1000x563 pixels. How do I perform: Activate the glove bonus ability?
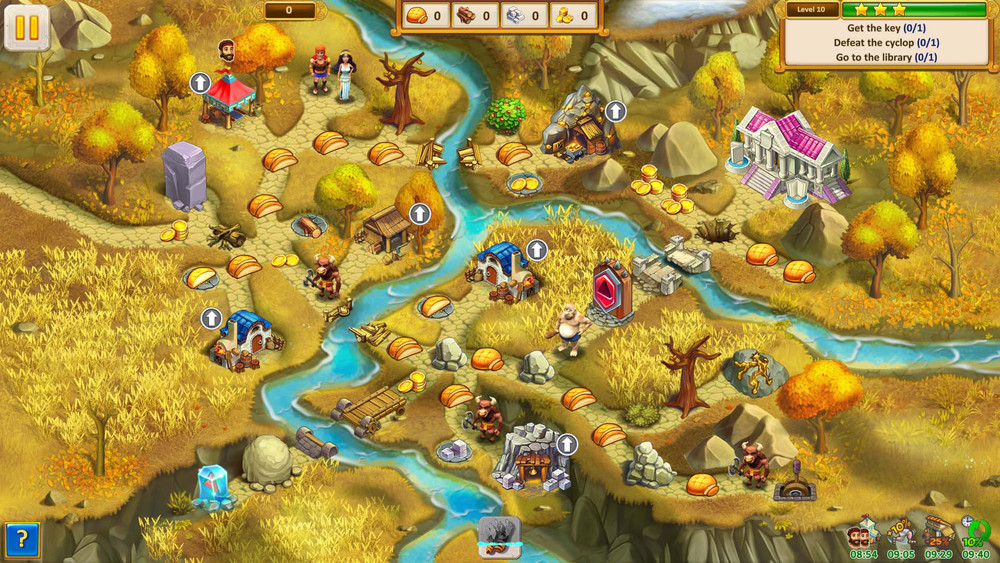click(x=499, y=533)
